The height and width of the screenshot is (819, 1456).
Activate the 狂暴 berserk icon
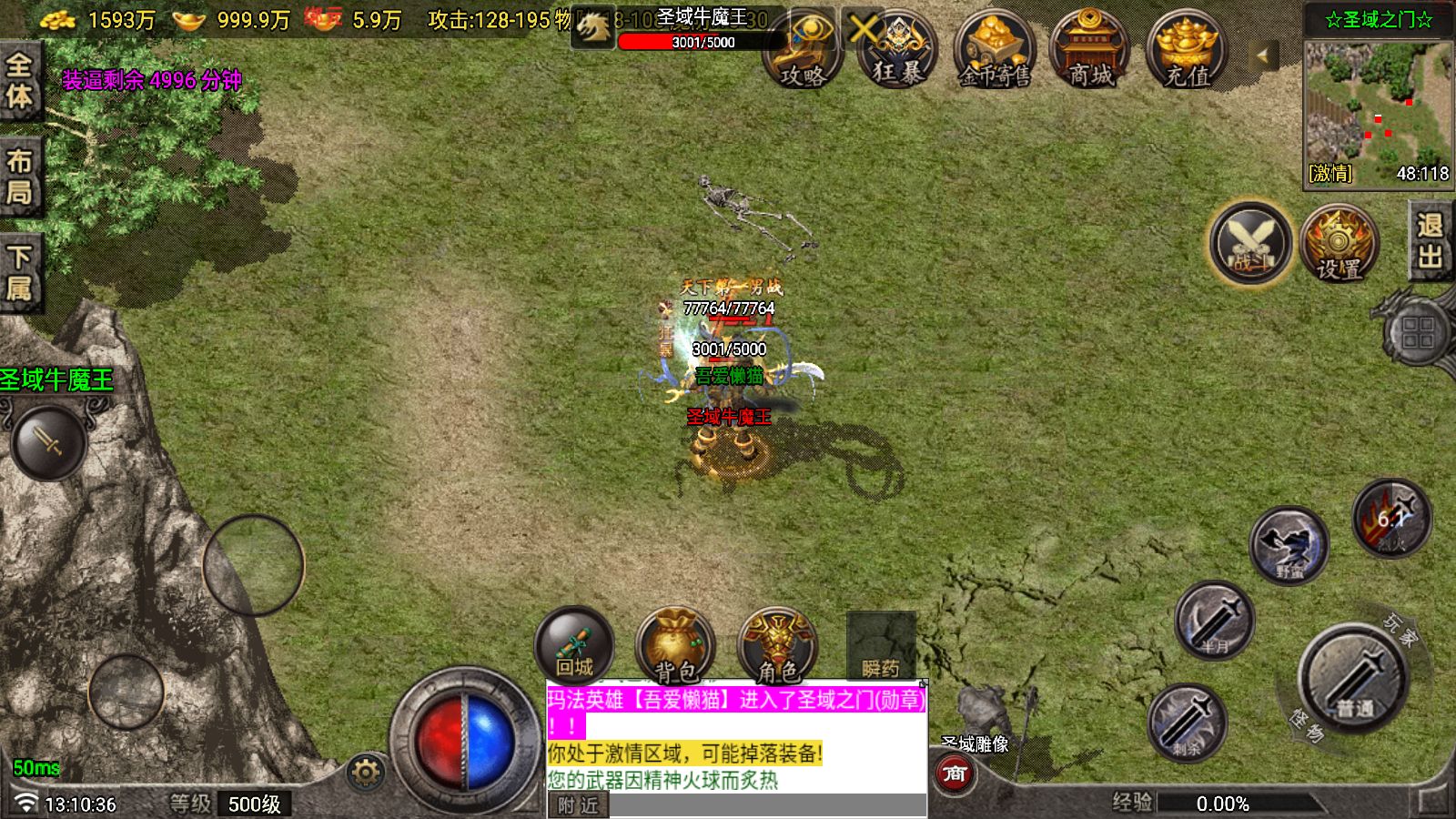coord(896,51)
